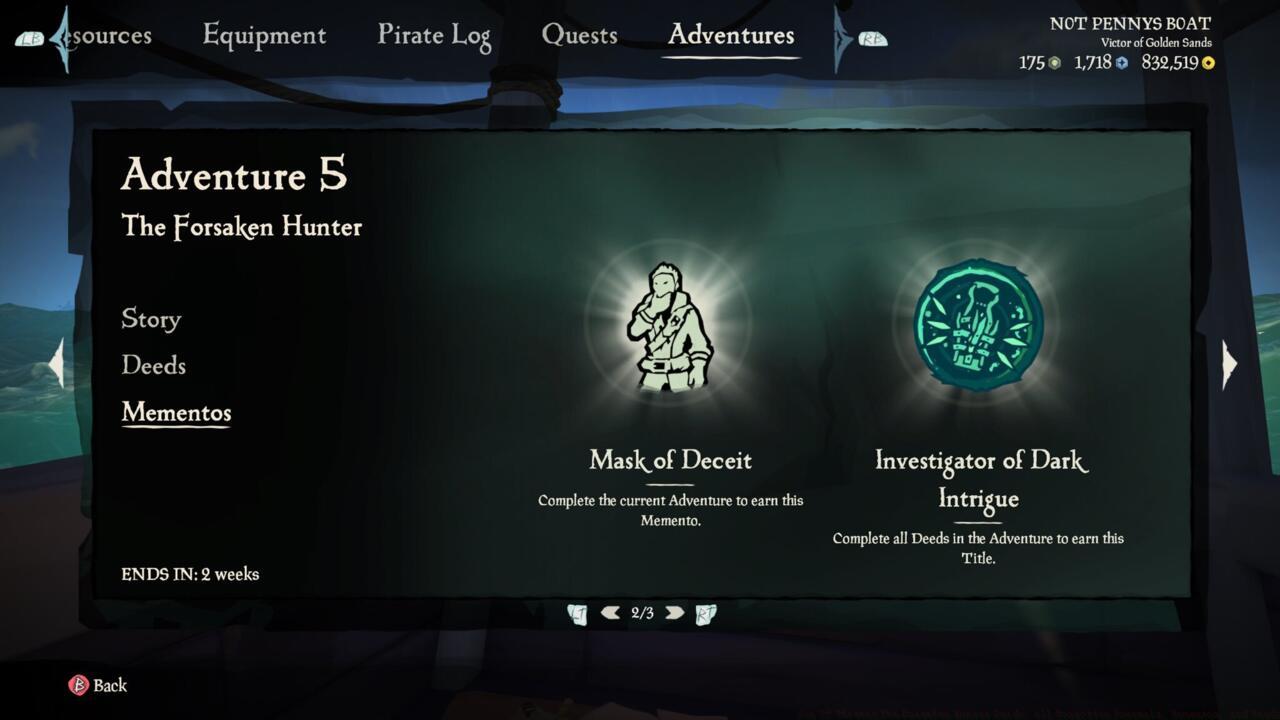Select the Mask of Deceit memento icon
The image size is (1280, 720).
point(668,325)
